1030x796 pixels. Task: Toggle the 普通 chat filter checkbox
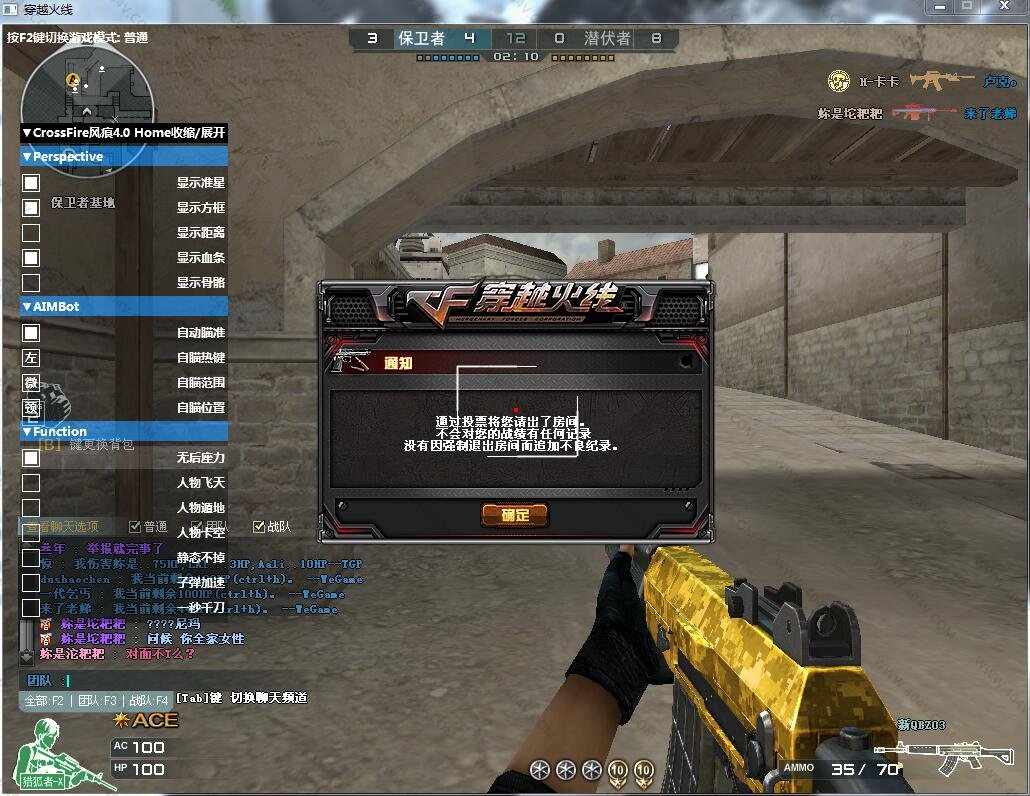[135, 527]
